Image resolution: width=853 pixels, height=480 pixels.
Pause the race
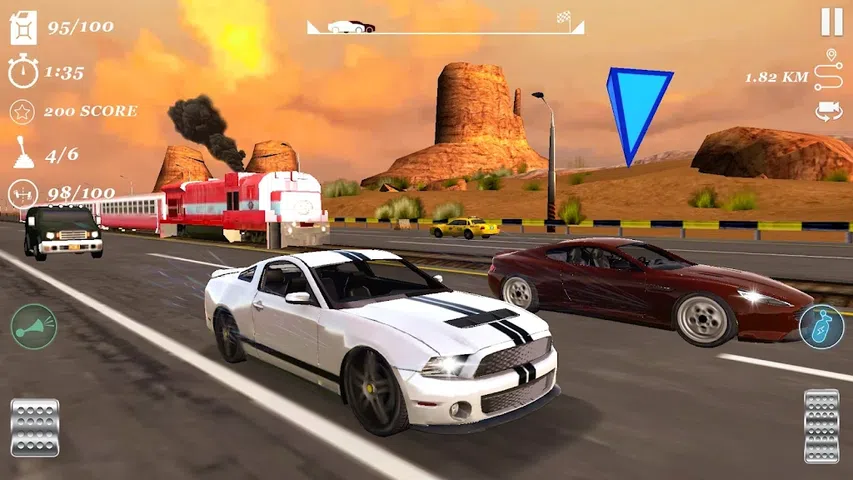click(831, 22)
